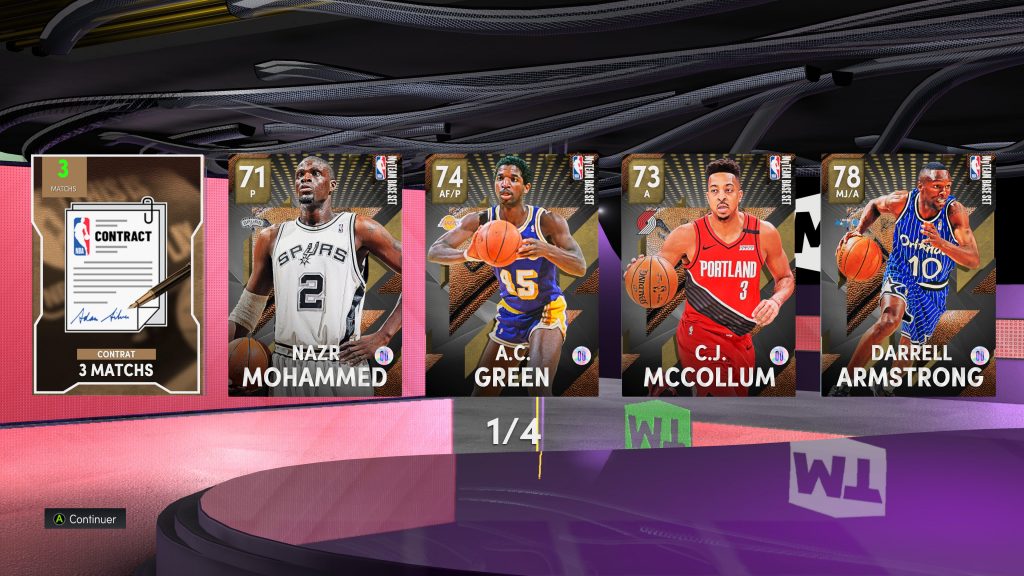Open the Darrell Armstrong player card
This screenshot has height=576, width=1024.
tap(907, 274)
